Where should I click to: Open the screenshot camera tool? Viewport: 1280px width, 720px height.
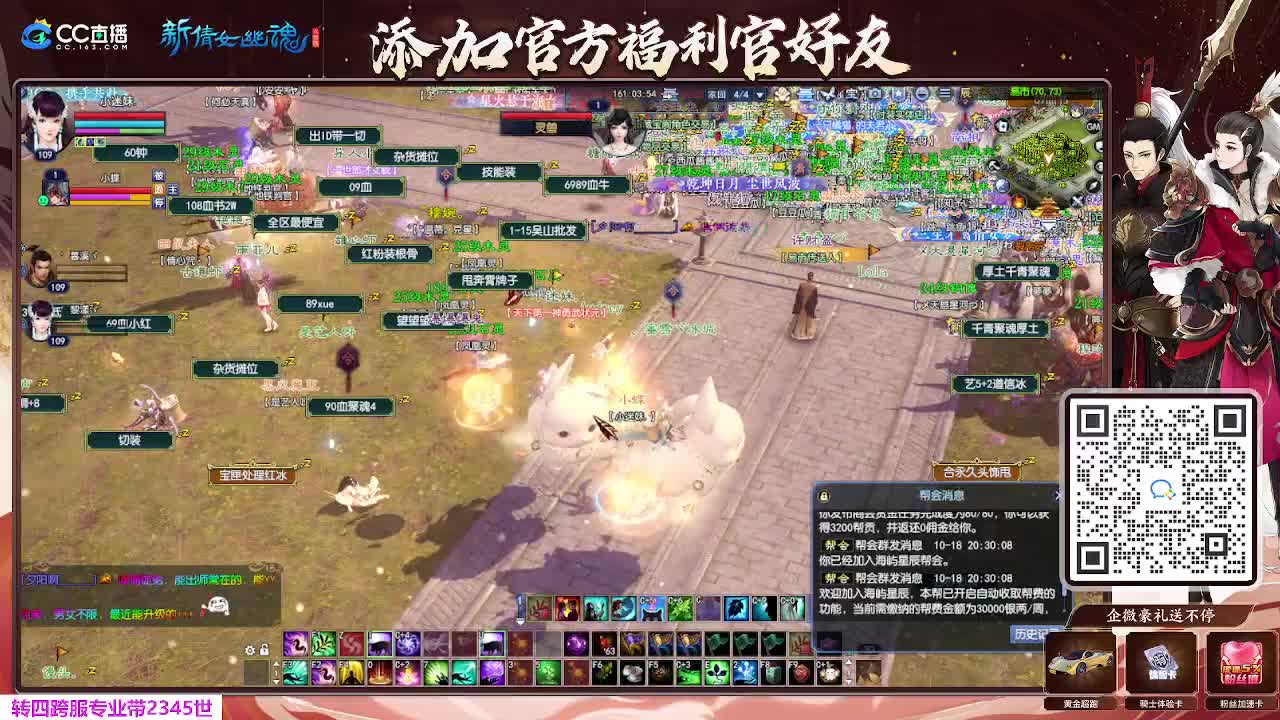(x=873, y=94)
